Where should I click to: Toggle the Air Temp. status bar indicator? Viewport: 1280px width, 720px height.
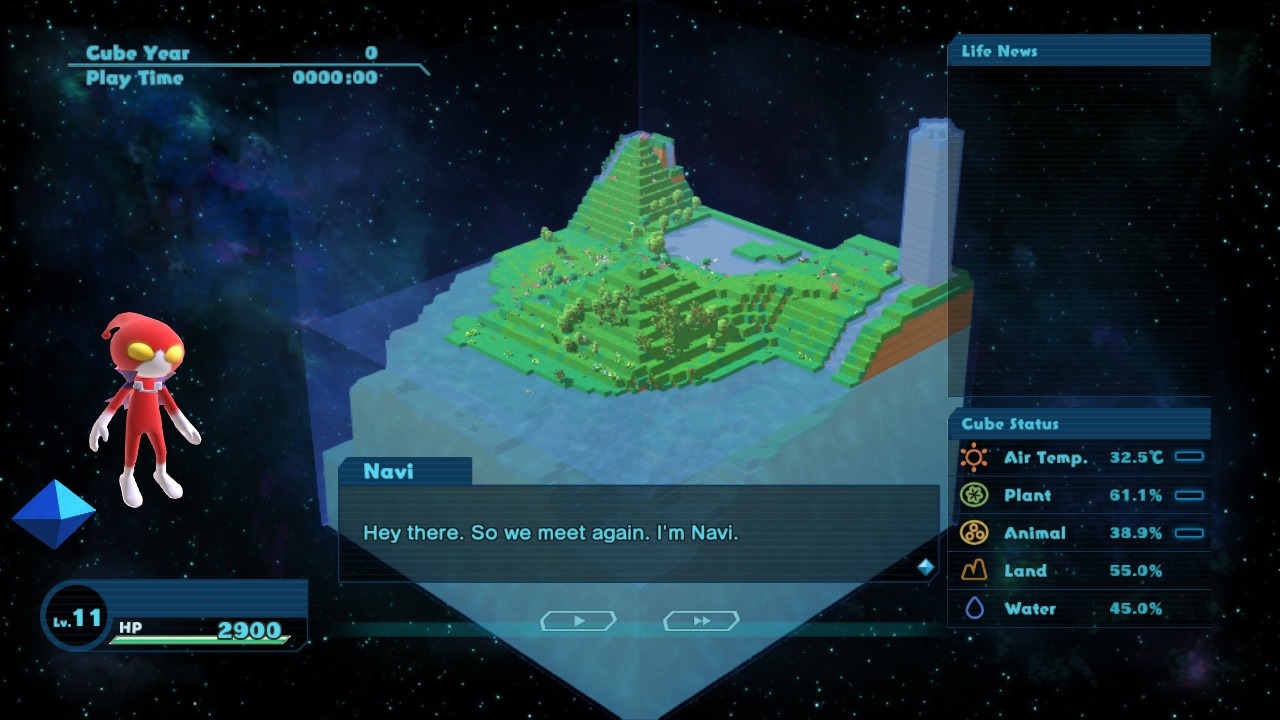click(x=1189, y=457)
